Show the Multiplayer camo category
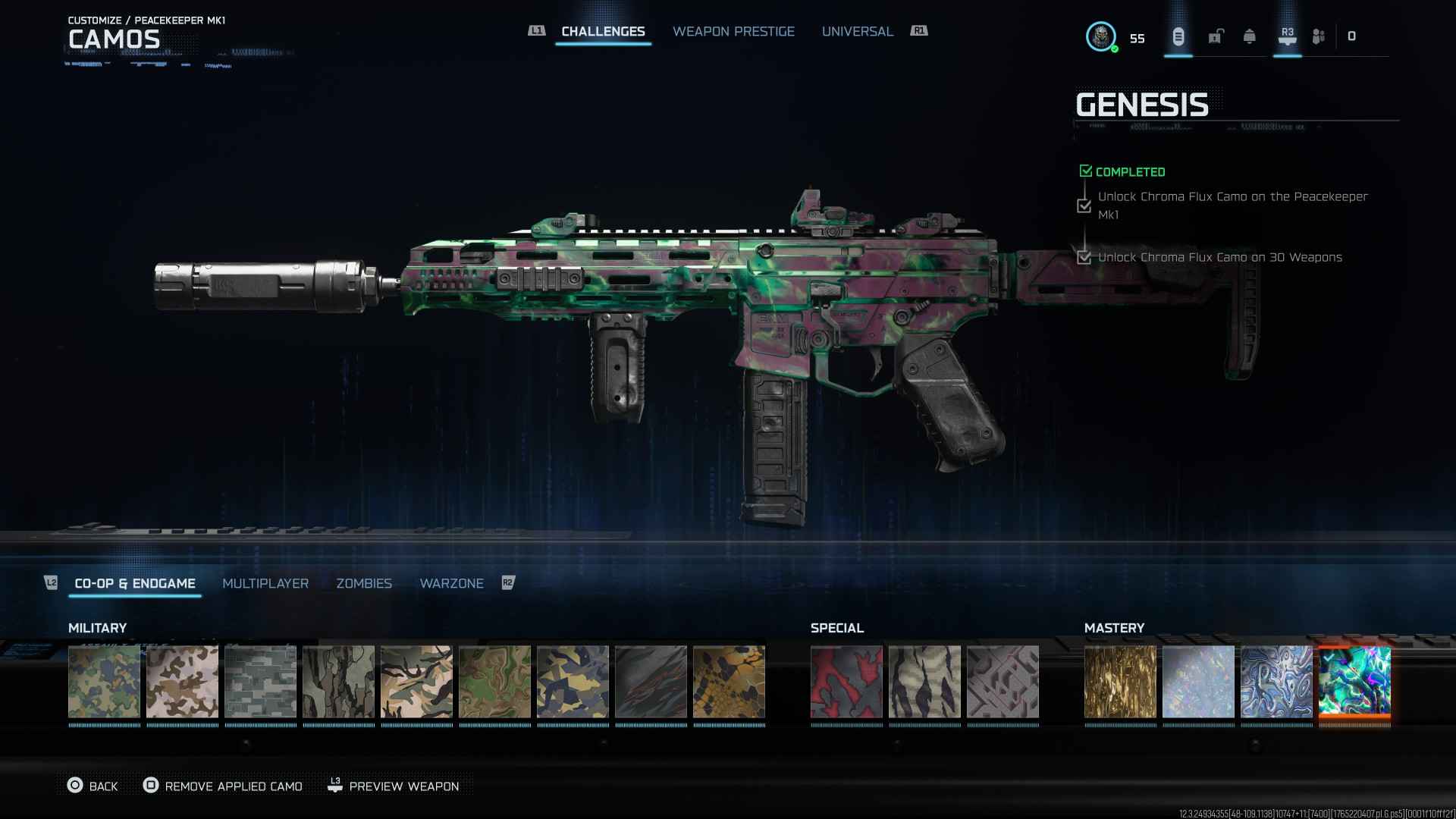This screenshot has height=819, width=1456. tap(265, 583)
